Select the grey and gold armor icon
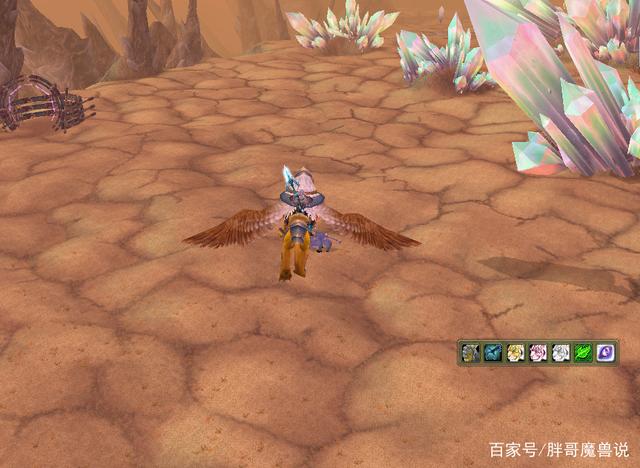Image resolution: width=640 pixels, height=468 pixels. [471, 352]
